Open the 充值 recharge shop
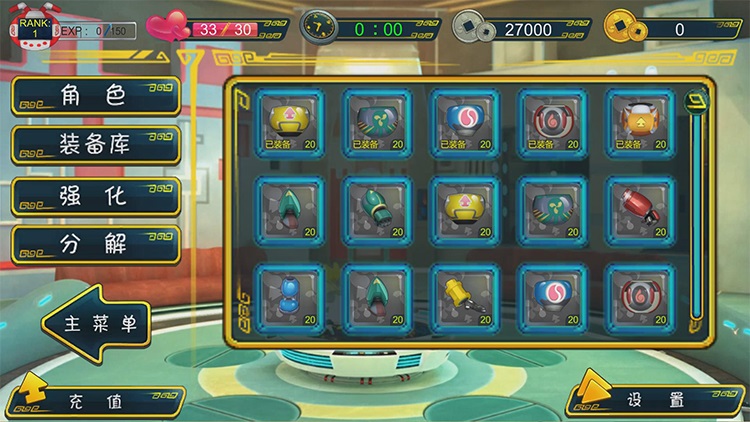This screenshot has height=422, width=750. [95, 401]
